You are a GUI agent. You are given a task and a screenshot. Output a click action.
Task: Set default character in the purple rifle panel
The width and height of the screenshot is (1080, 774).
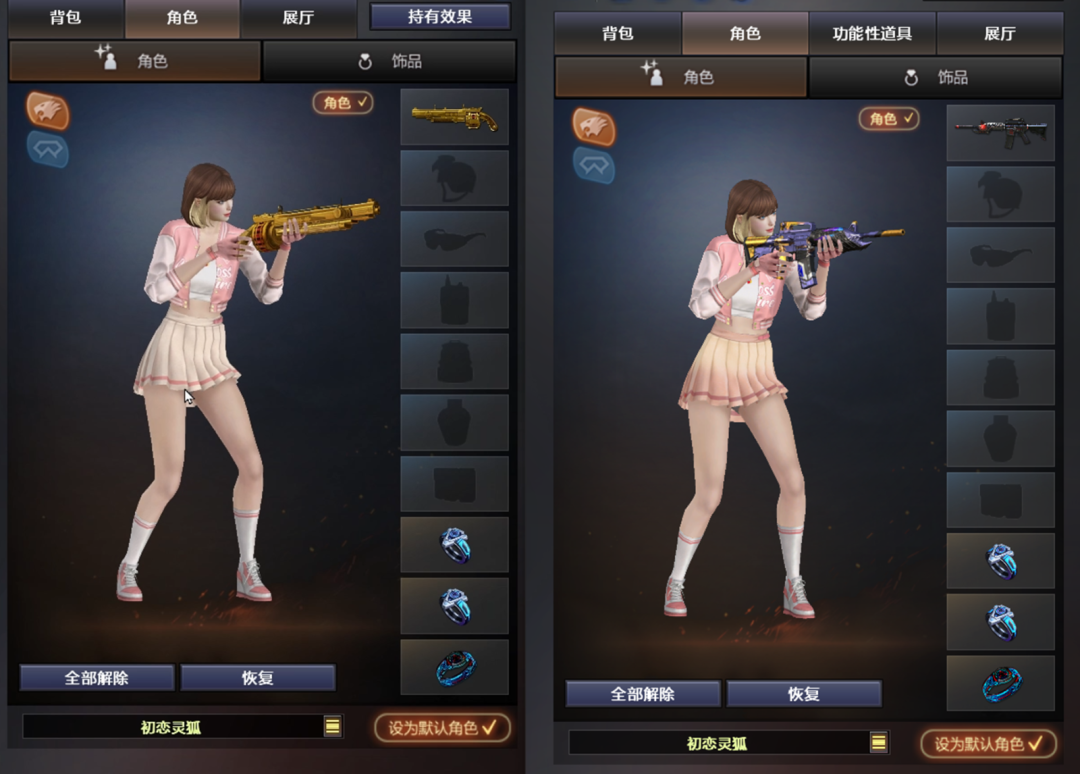tap(988, 744)
